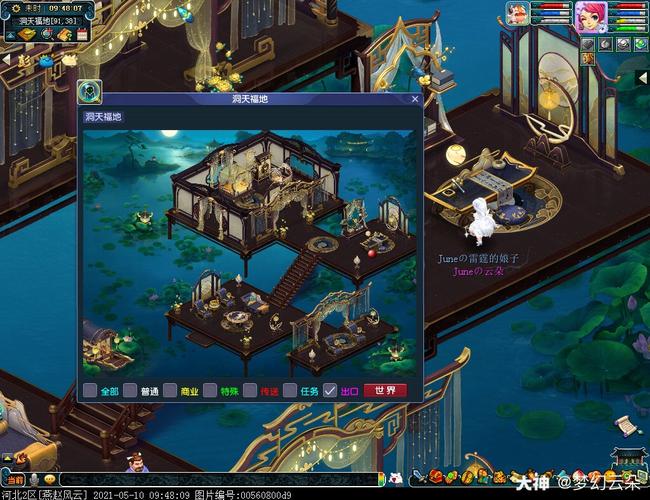Open the calendar icon under the location name
This screenshot has width=650, height=500.
pos(80,35)
